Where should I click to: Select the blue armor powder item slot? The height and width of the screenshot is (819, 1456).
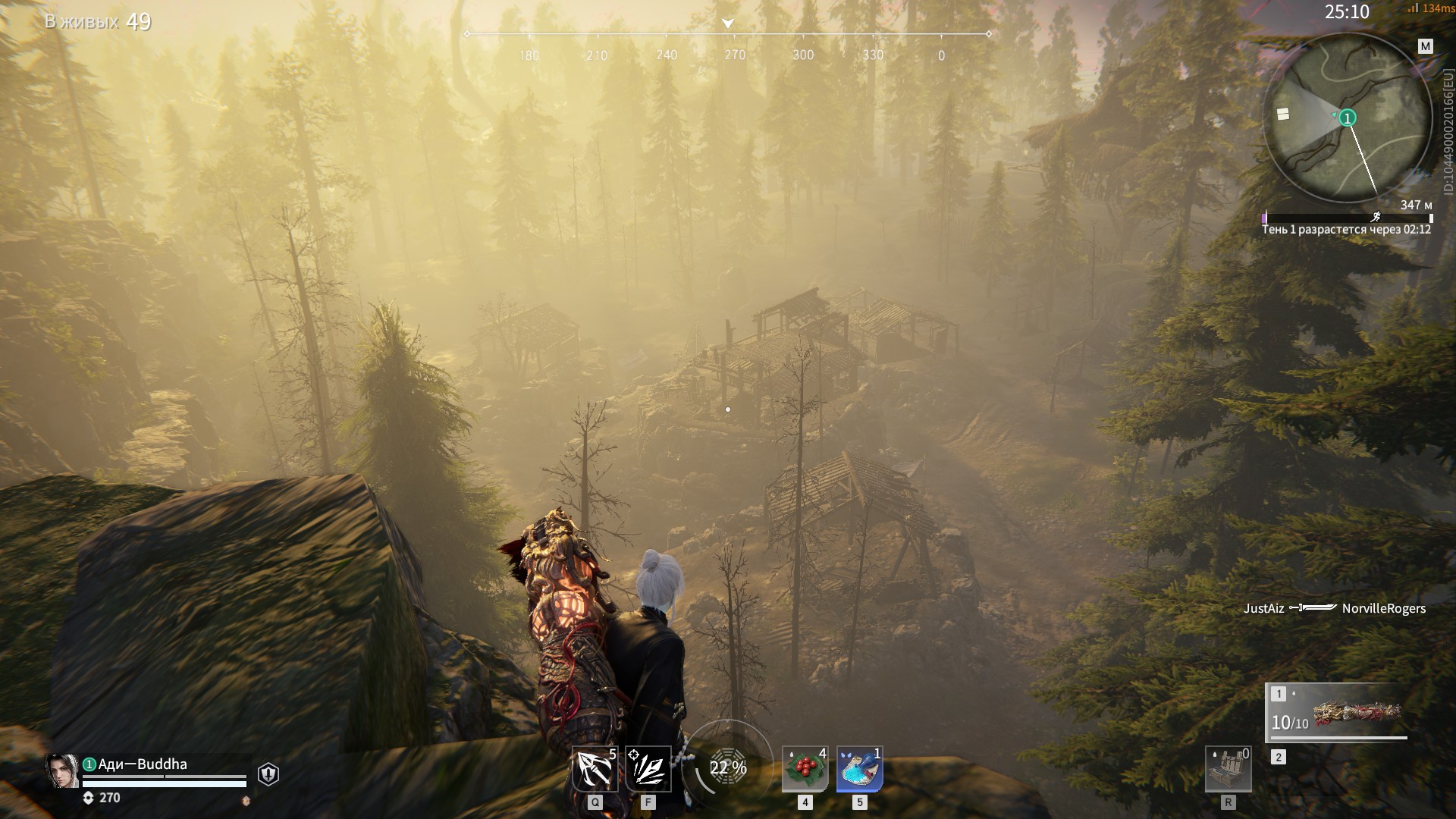tap(859, 769)
